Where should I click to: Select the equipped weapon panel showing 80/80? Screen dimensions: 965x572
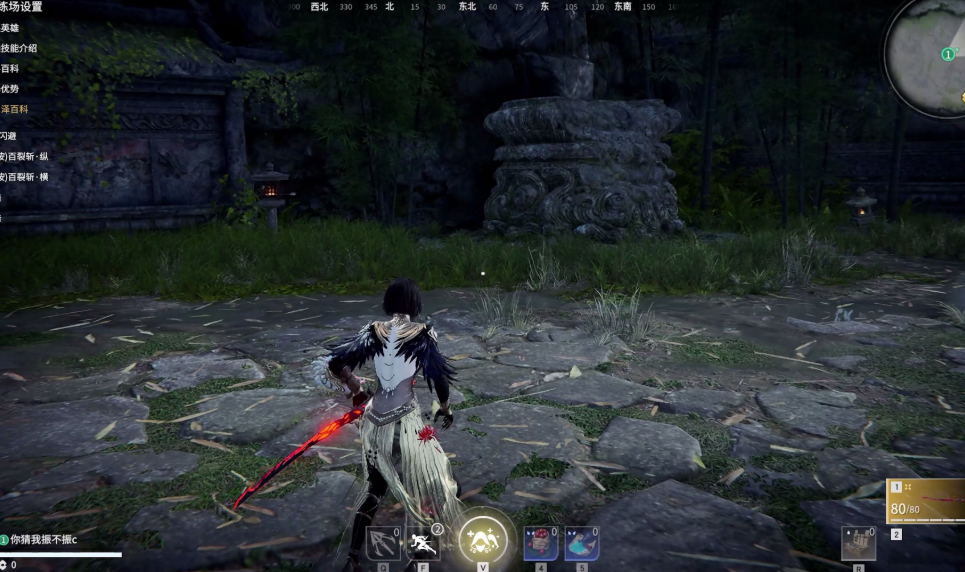point(926,501)
